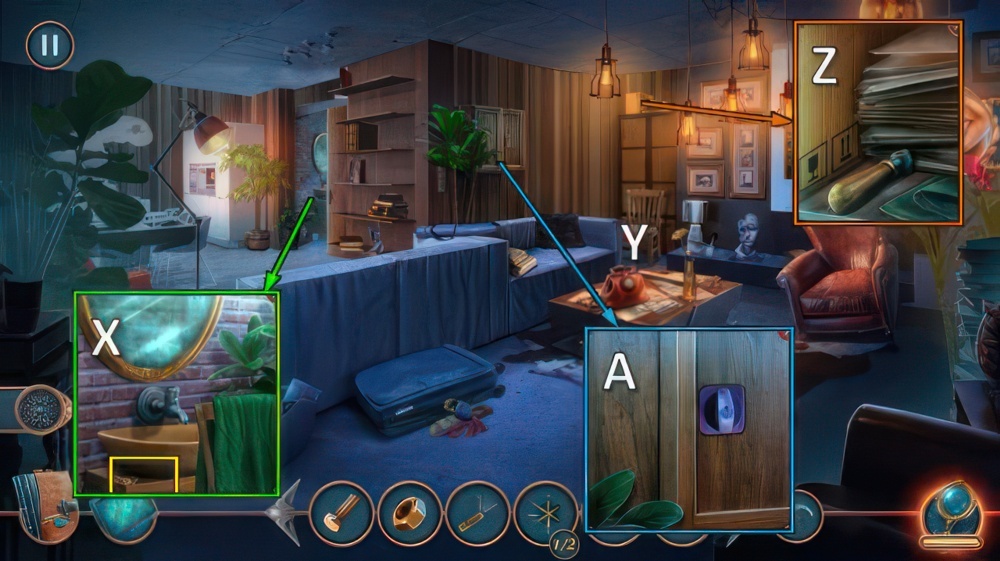Open the teal shield map icon

click(124, 513)
